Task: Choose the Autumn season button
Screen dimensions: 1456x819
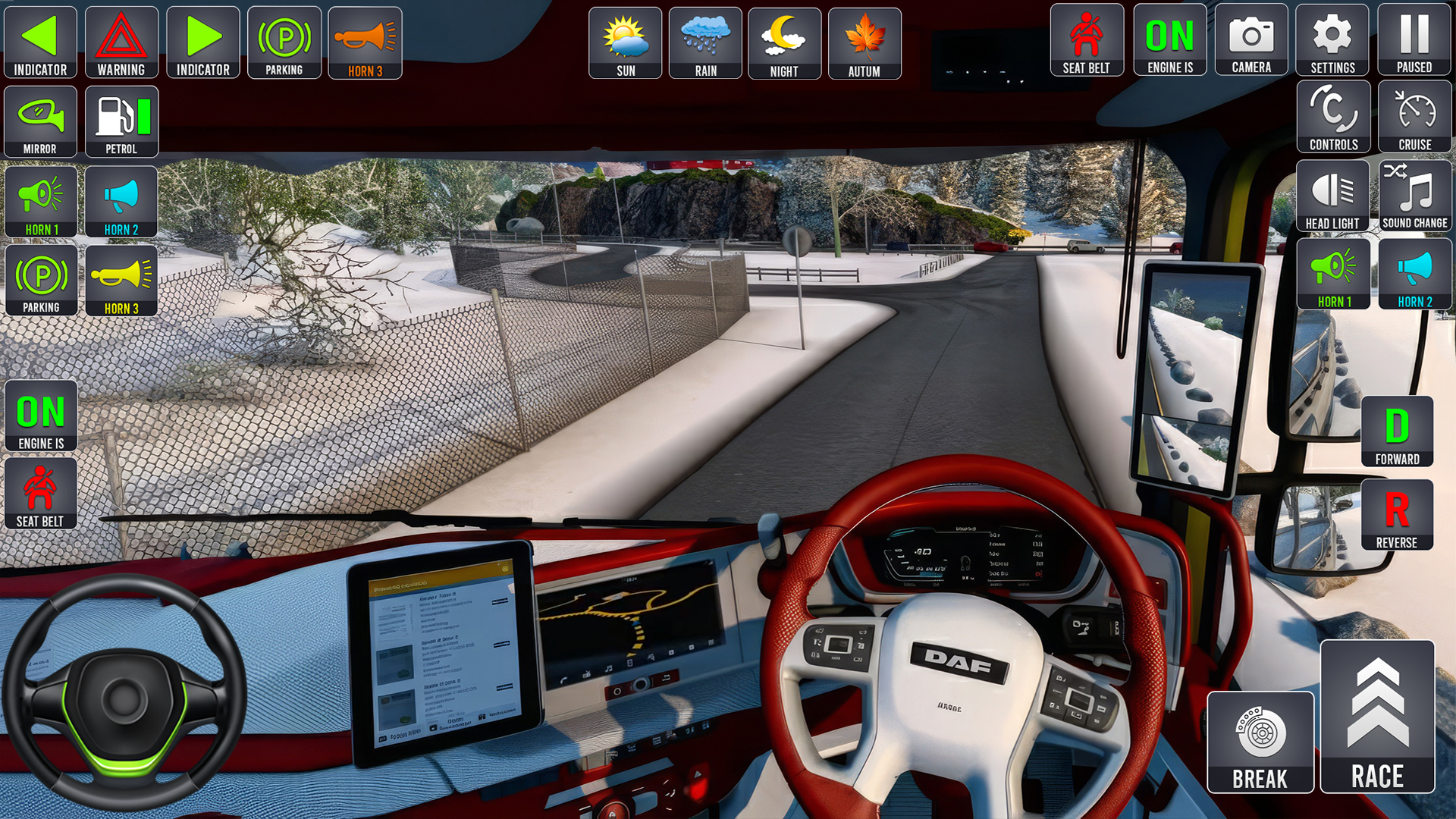Action: point(864,43)
